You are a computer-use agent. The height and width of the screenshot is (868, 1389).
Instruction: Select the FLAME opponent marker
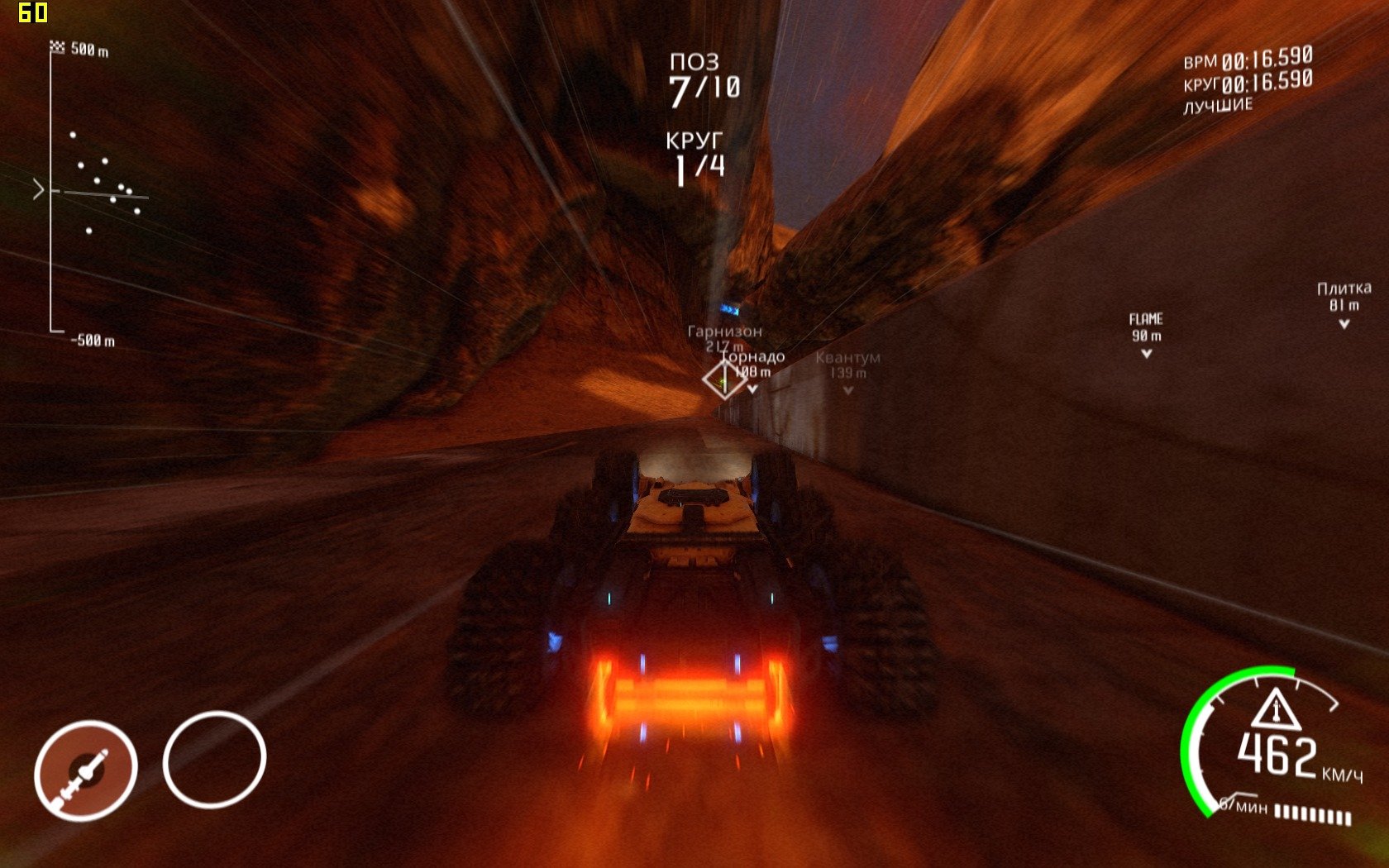1146,335
